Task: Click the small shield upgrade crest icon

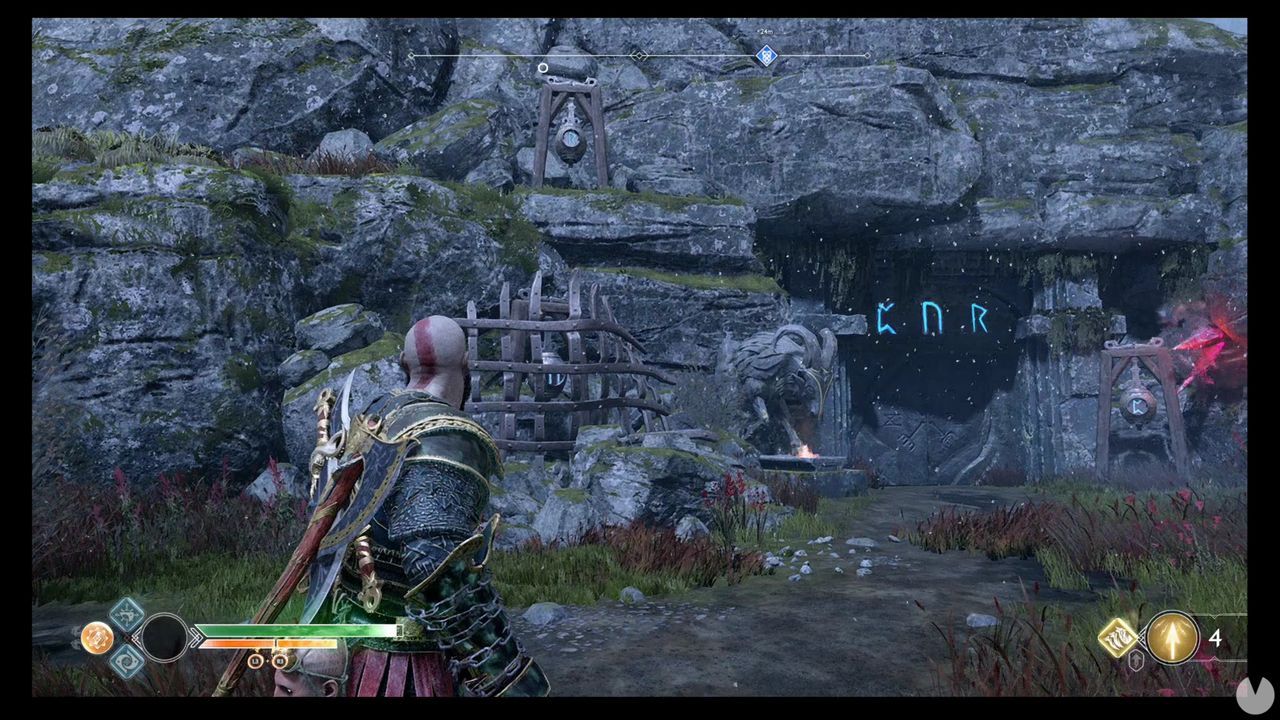Action: coord(1136,659)
